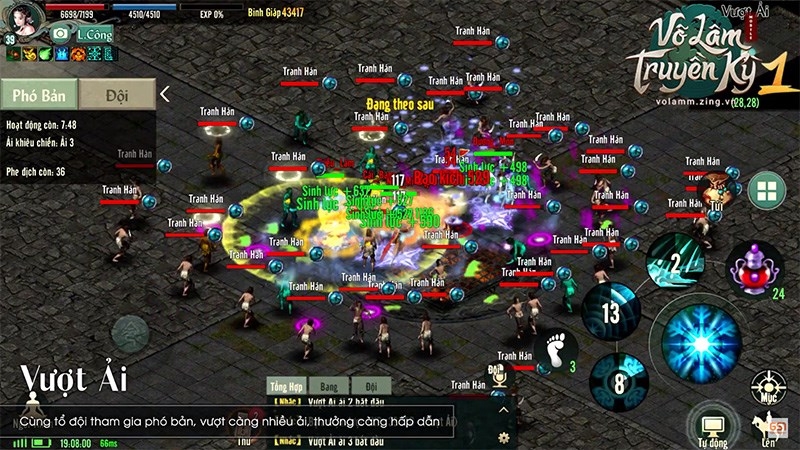Toggle the L.Công mode button
This screenshot has width=800, height=450.
(x=92, y=33)
